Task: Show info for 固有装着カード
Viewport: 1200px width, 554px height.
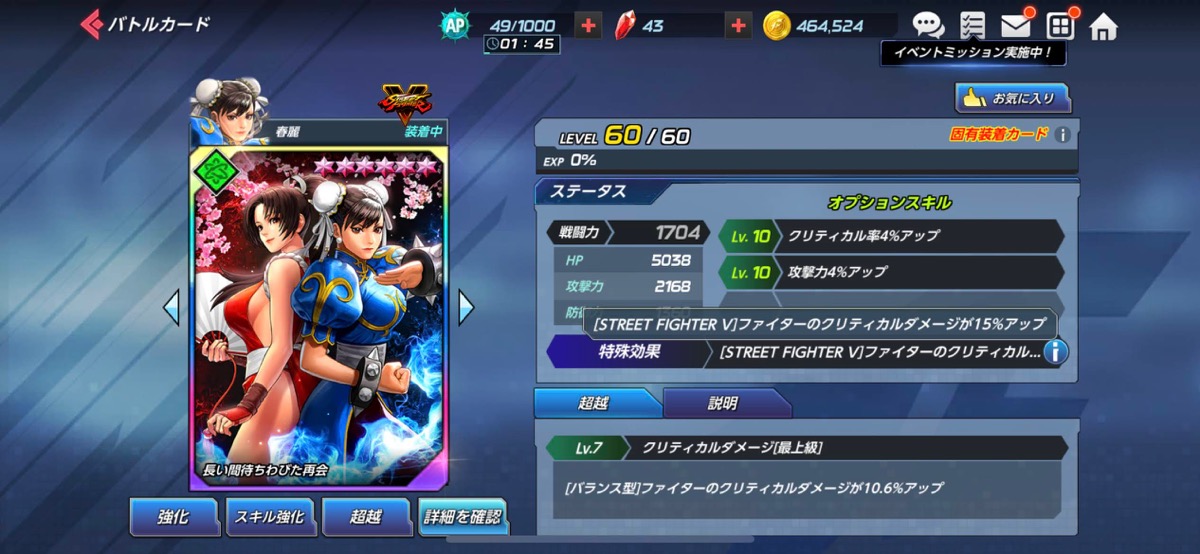Action: point(1063,134)
